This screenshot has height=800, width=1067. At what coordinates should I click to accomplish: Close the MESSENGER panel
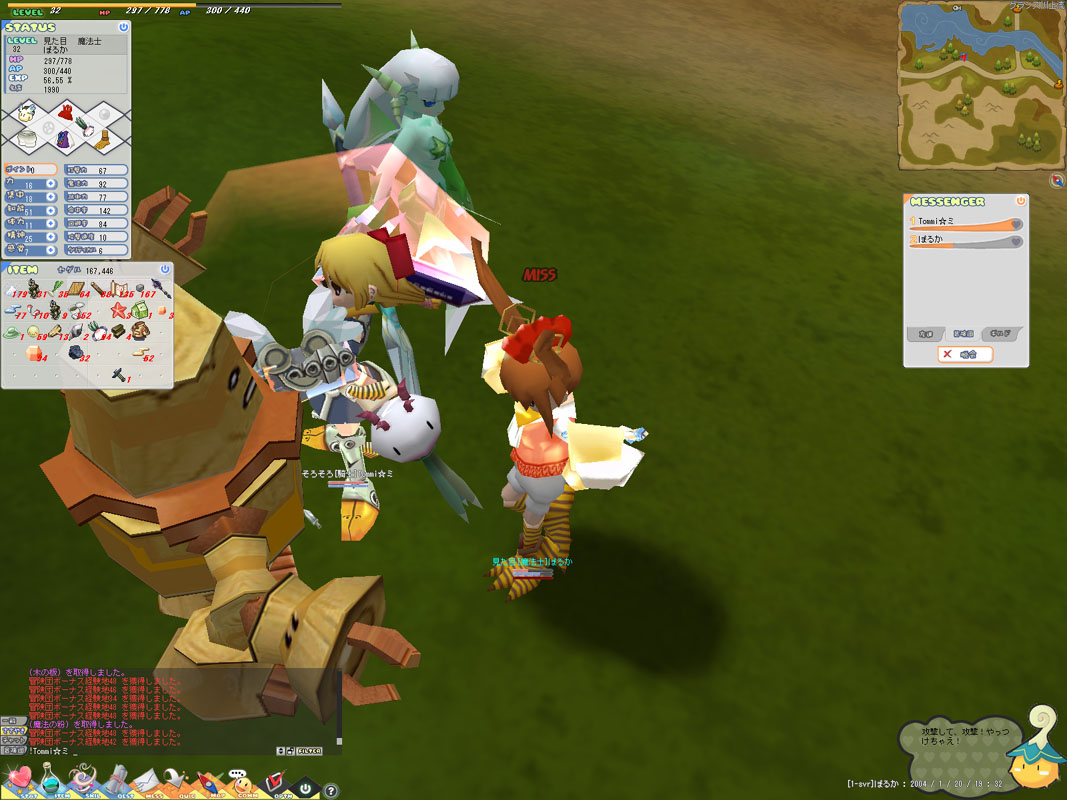coord(1020,201)
